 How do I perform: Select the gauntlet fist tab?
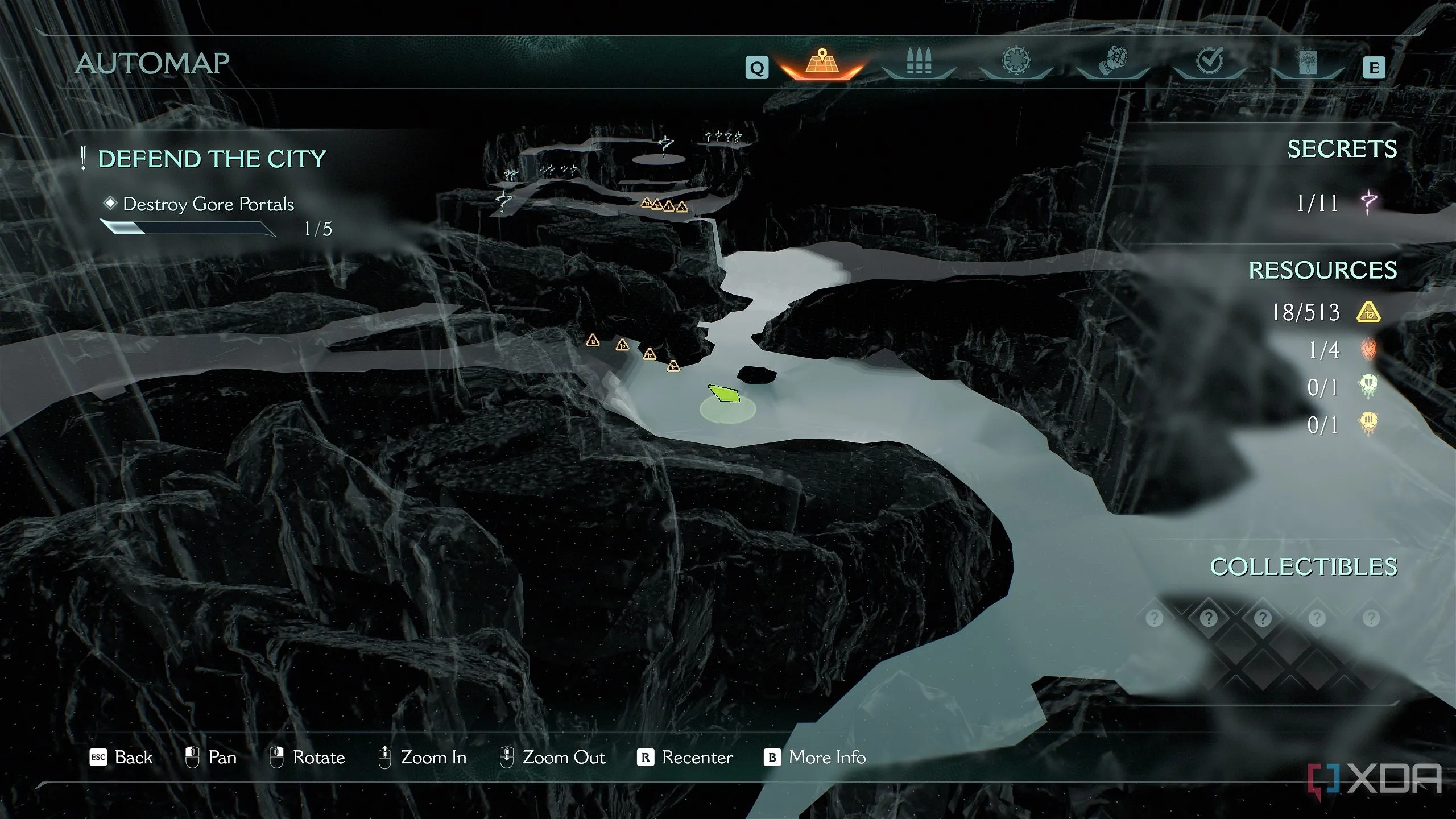1113,61
